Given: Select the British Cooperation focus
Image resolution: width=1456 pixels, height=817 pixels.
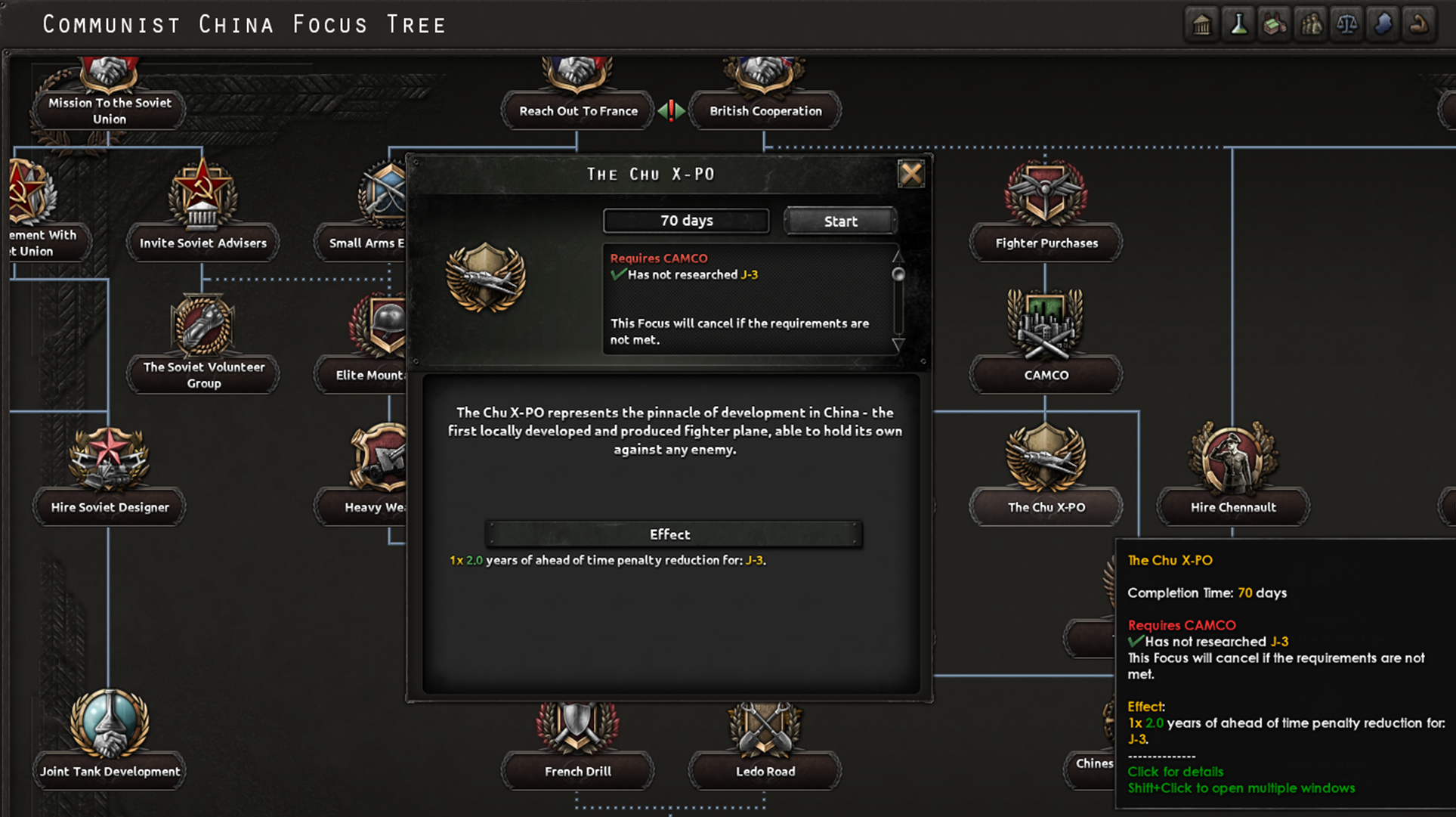Looking at the screenshot, I should (765, 110).
